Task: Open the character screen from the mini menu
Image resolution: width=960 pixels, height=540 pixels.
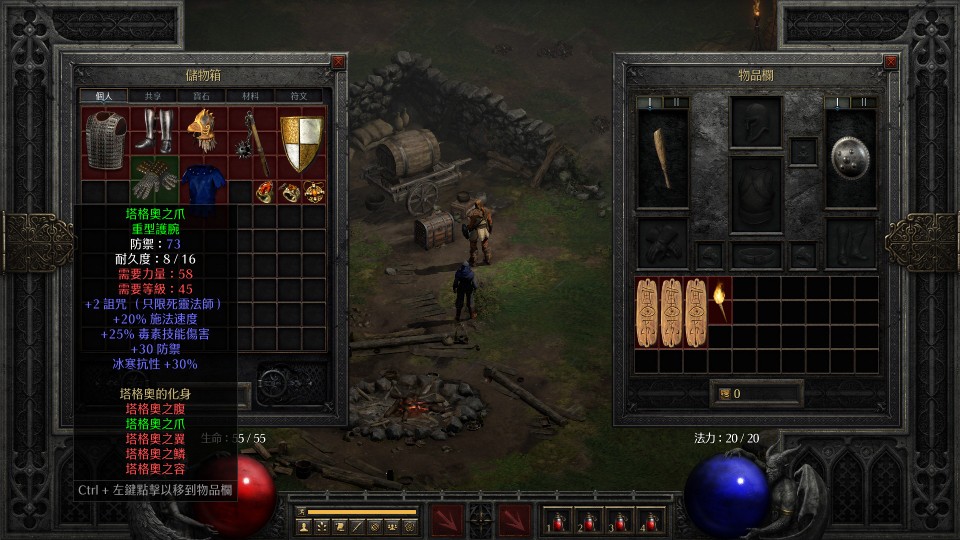Action: (303, 525)
